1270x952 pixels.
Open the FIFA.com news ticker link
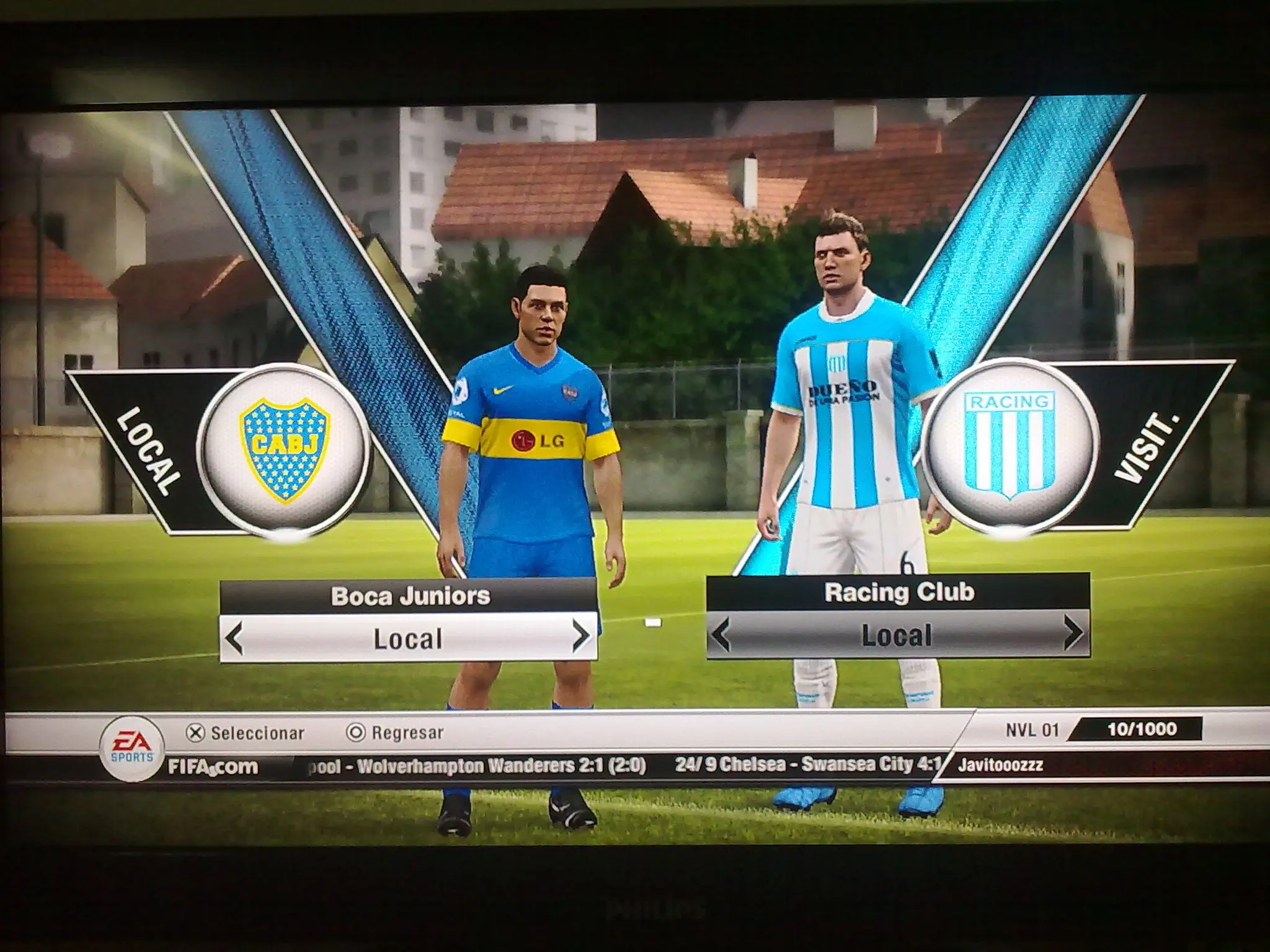(x=213, y=767)
